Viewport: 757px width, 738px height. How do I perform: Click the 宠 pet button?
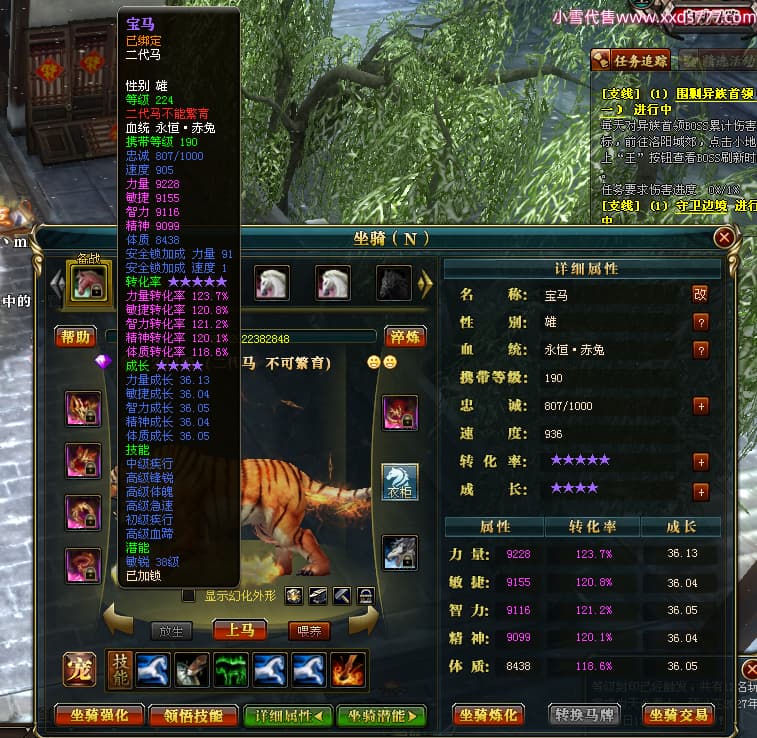(79, 669)
